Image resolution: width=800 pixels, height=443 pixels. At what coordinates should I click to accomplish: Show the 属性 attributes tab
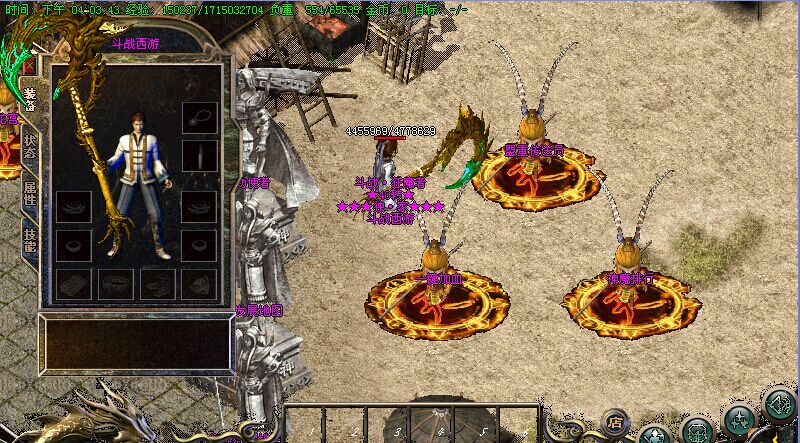click(30, 192)
